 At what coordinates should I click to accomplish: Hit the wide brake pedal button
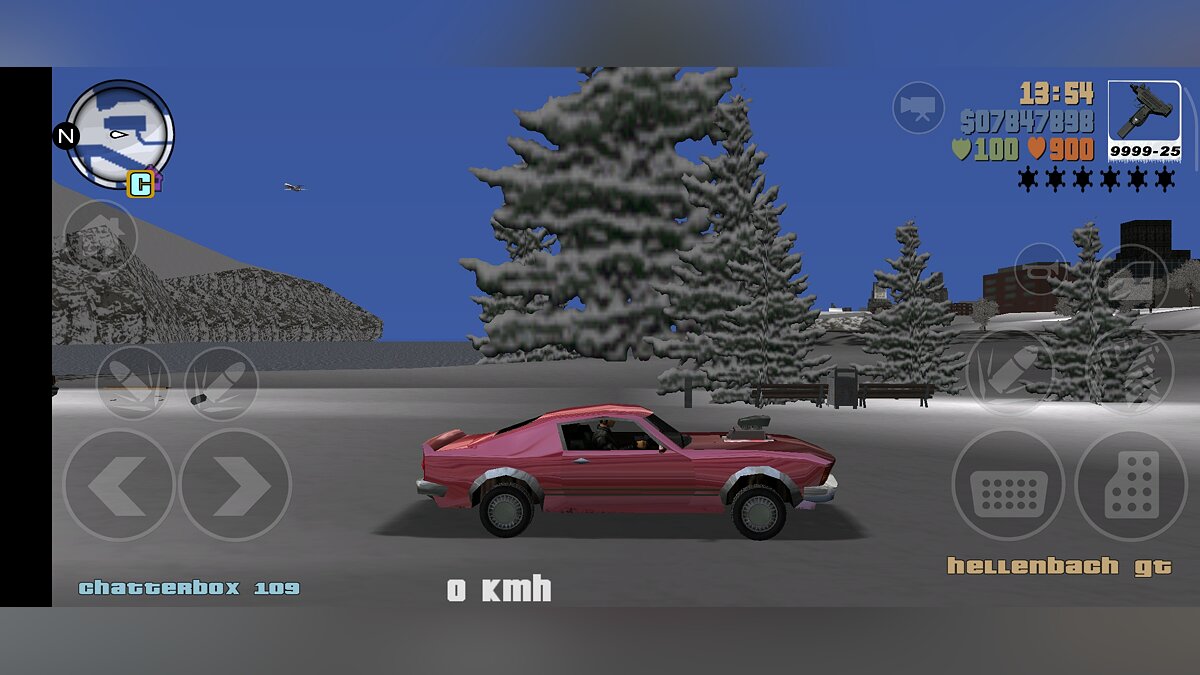(1008, 486)
